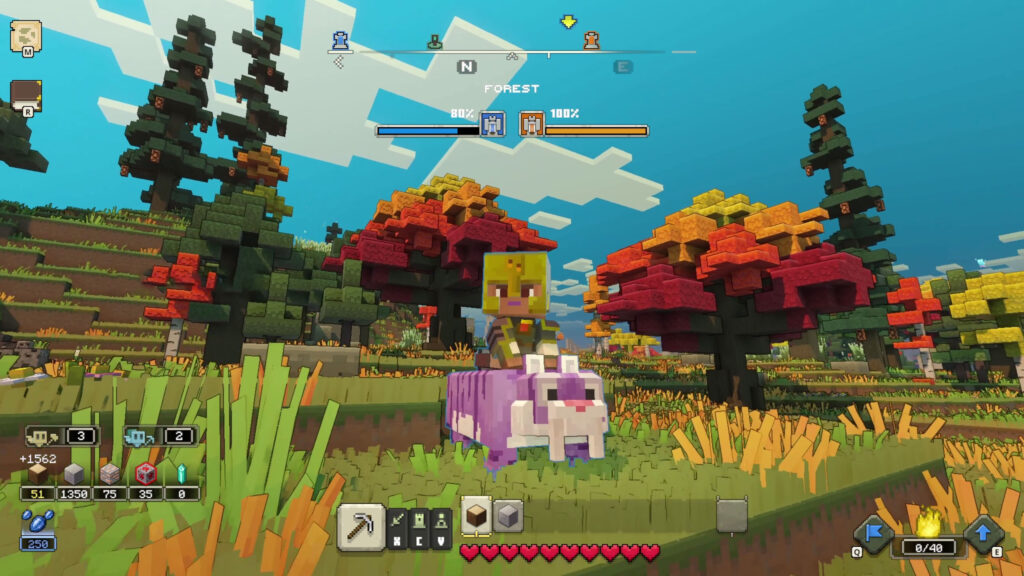The height and width of the screenshot is (576, 1024).
Task: Open the map icon in the corner
Action: coord(25,36)
